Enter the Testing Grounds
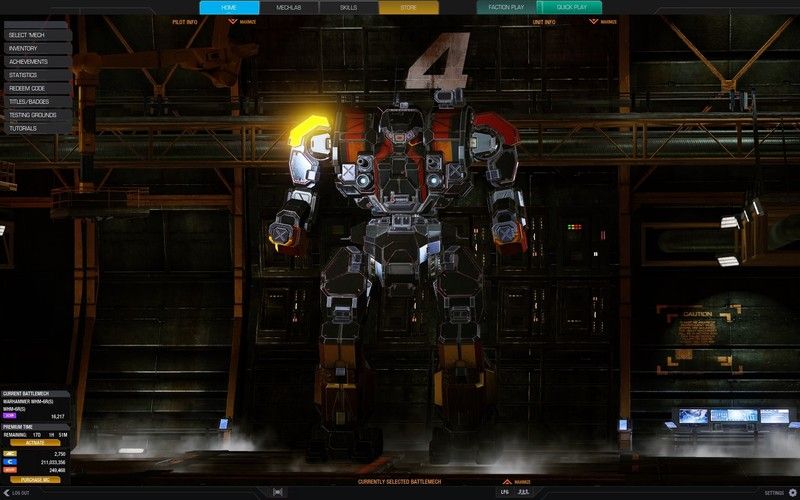800x500 pixels. 36,115
